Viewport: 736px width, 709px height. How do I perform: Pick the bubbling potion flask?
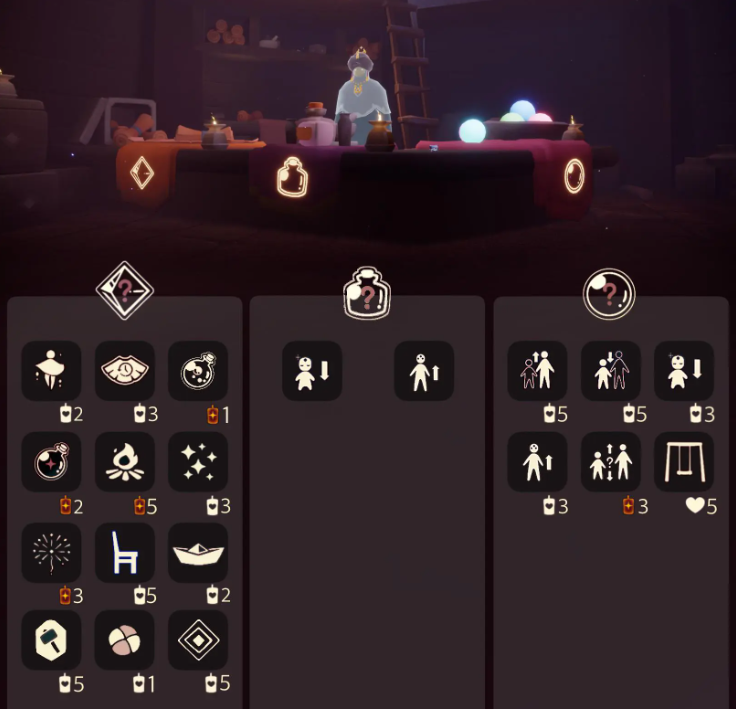[198, 371]
